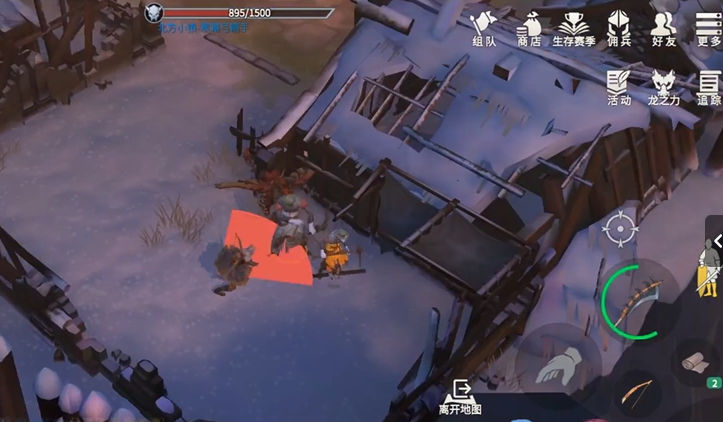The width and height of the screenshot is (723, 422).
Task: Open the 组队 team menu
Action: [484, 28]
